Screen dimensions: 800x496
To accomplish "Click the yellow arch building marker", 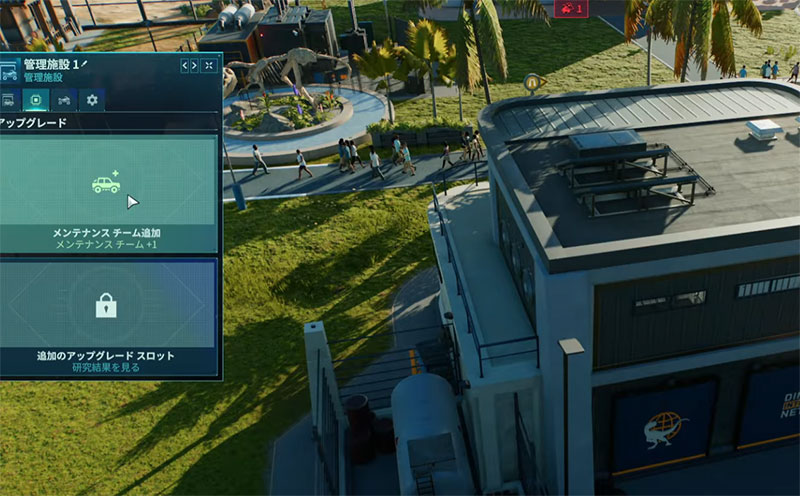I will click(x=534, y=82).
